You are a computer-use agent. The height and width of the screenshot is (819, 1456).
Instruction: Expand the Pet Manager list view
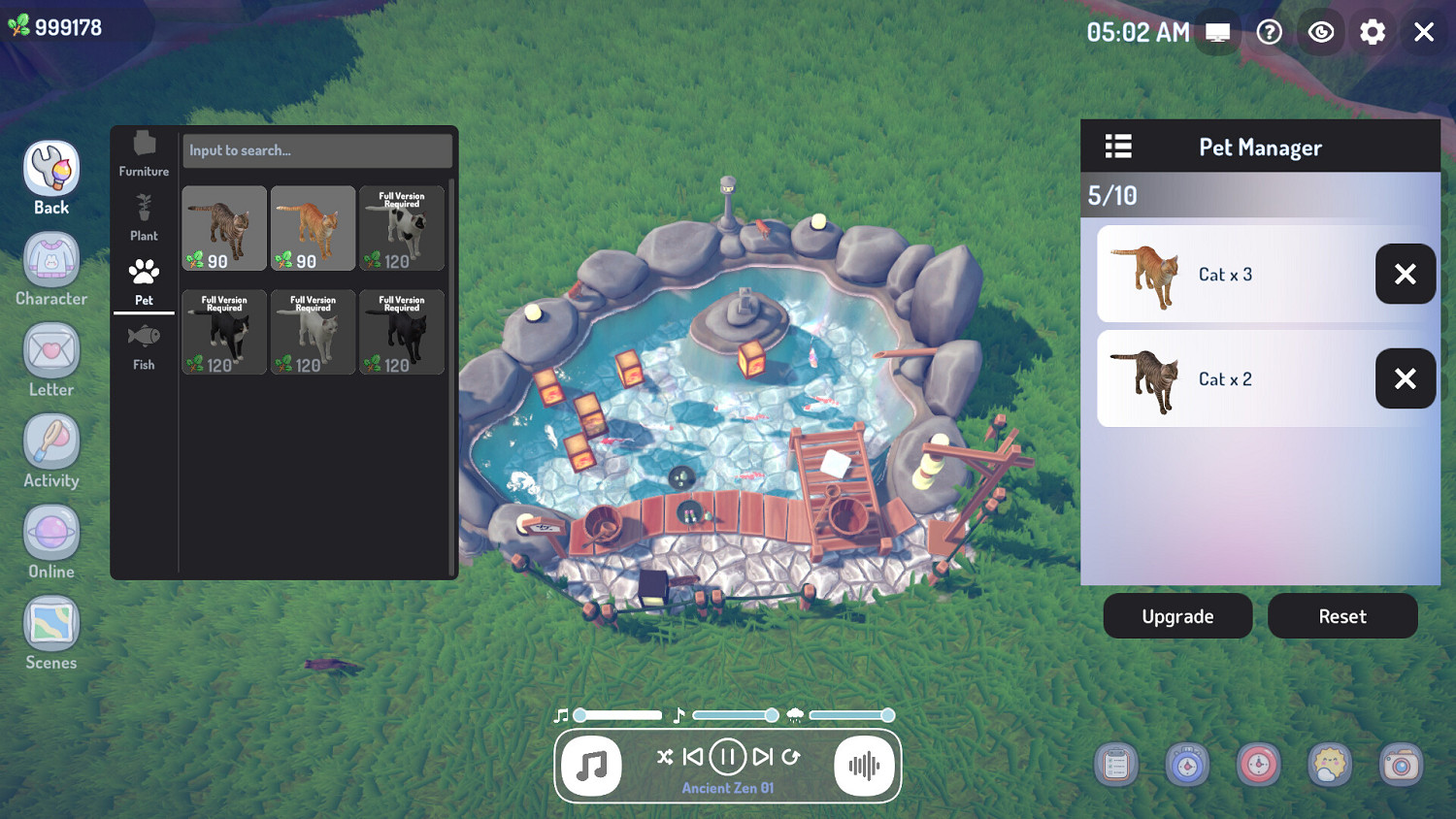[x=1117, y=146]
